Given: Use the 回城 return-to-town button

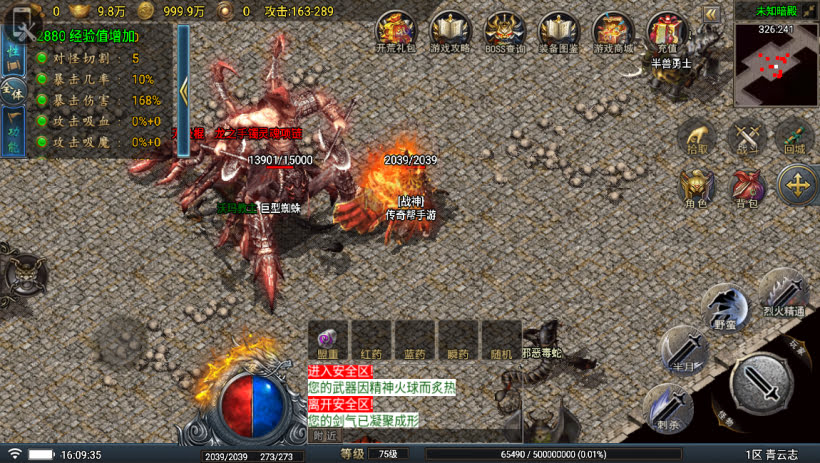Looking at the screenshot, I should pos(795,137).
